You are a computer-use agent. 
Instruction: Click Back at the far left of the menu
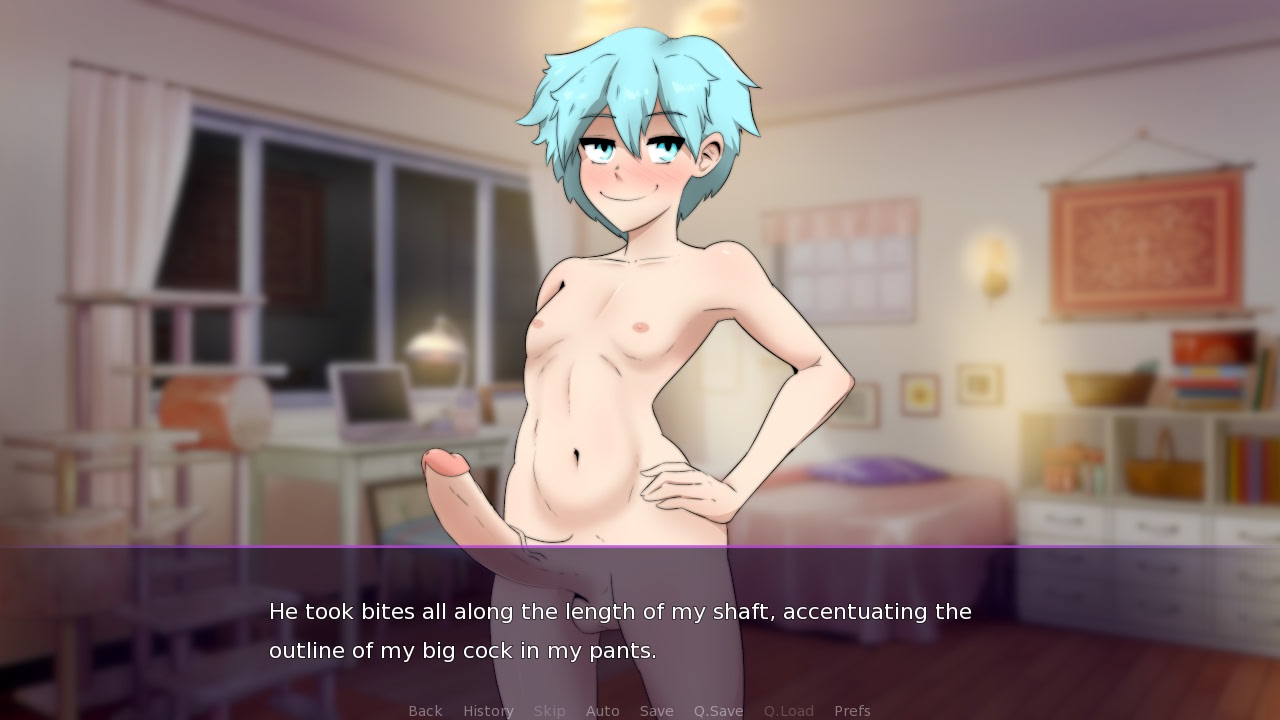tap(425, 710)
